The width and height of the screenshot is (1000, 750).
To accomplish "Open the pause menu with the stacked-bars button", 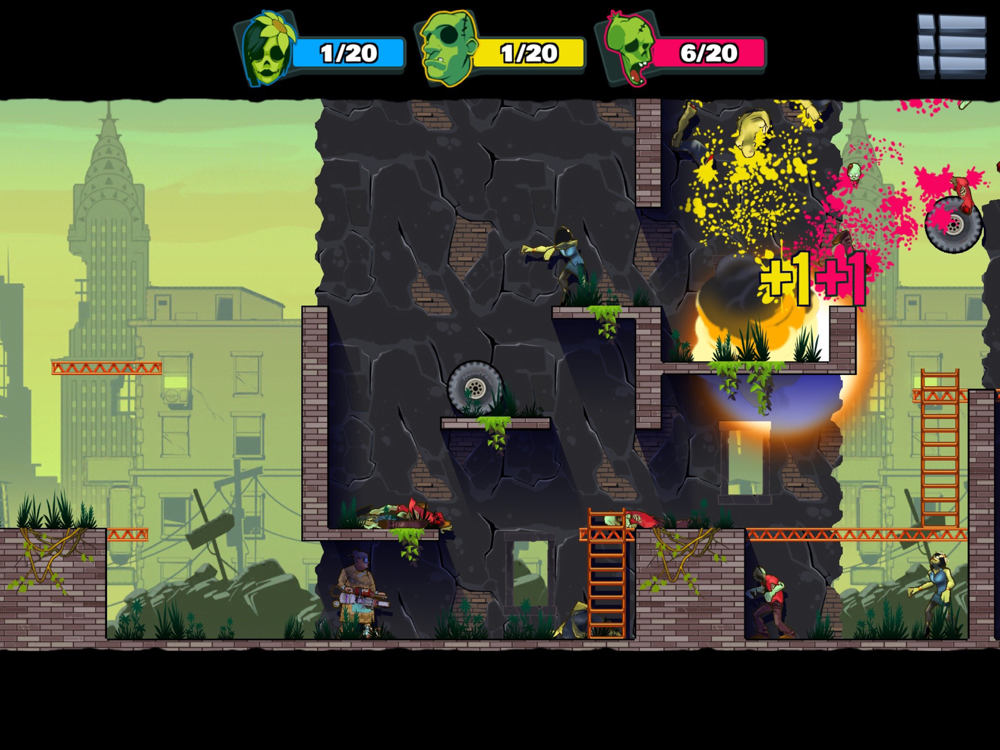I will point(951,46).
